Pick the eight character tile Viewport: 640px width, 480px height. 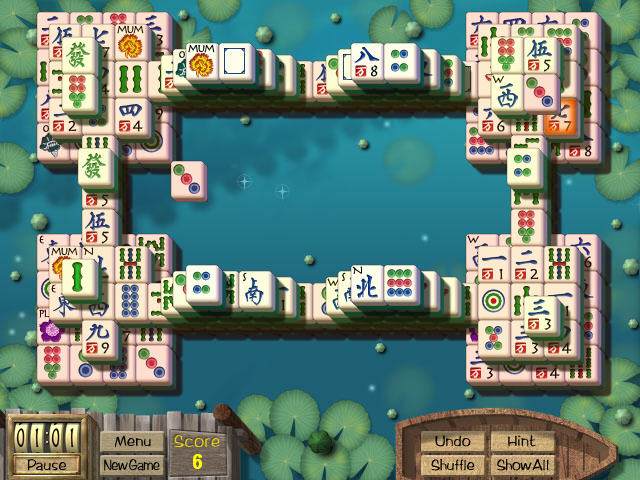tap(366, 62)
